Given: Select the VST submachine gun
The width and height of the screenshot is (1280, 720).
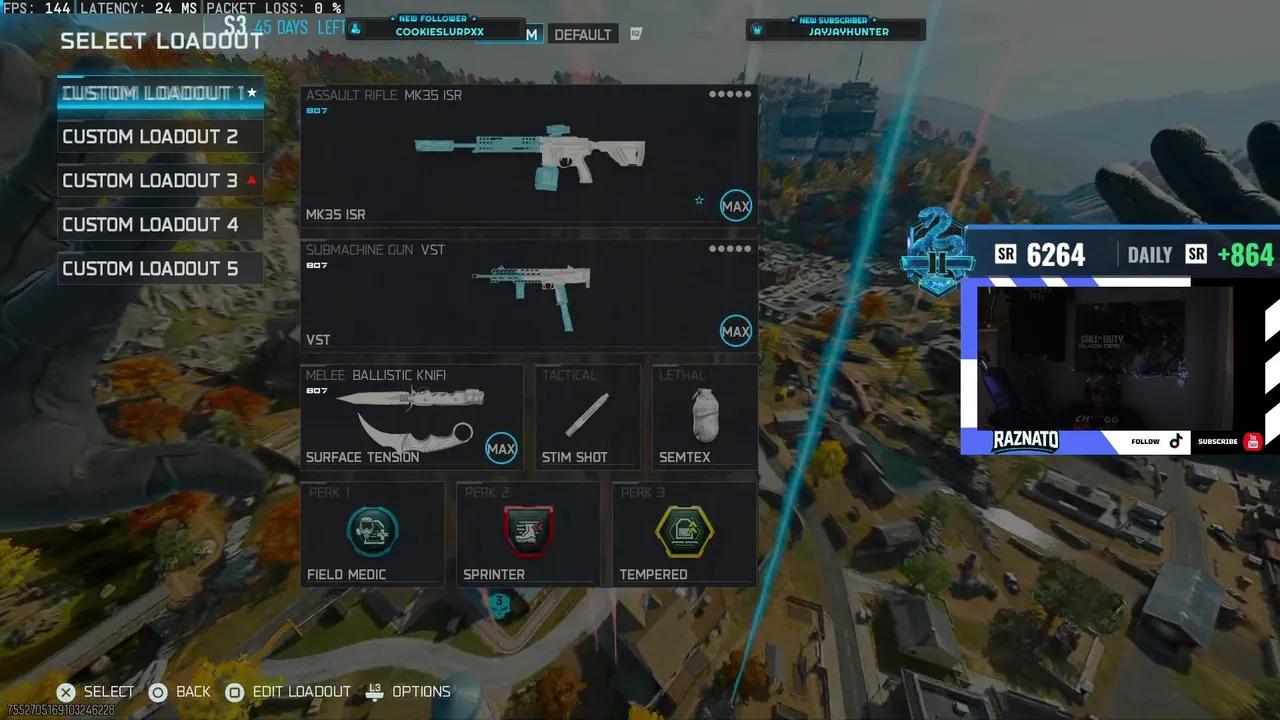Looking at the screenshot, I should coord(528,295).
